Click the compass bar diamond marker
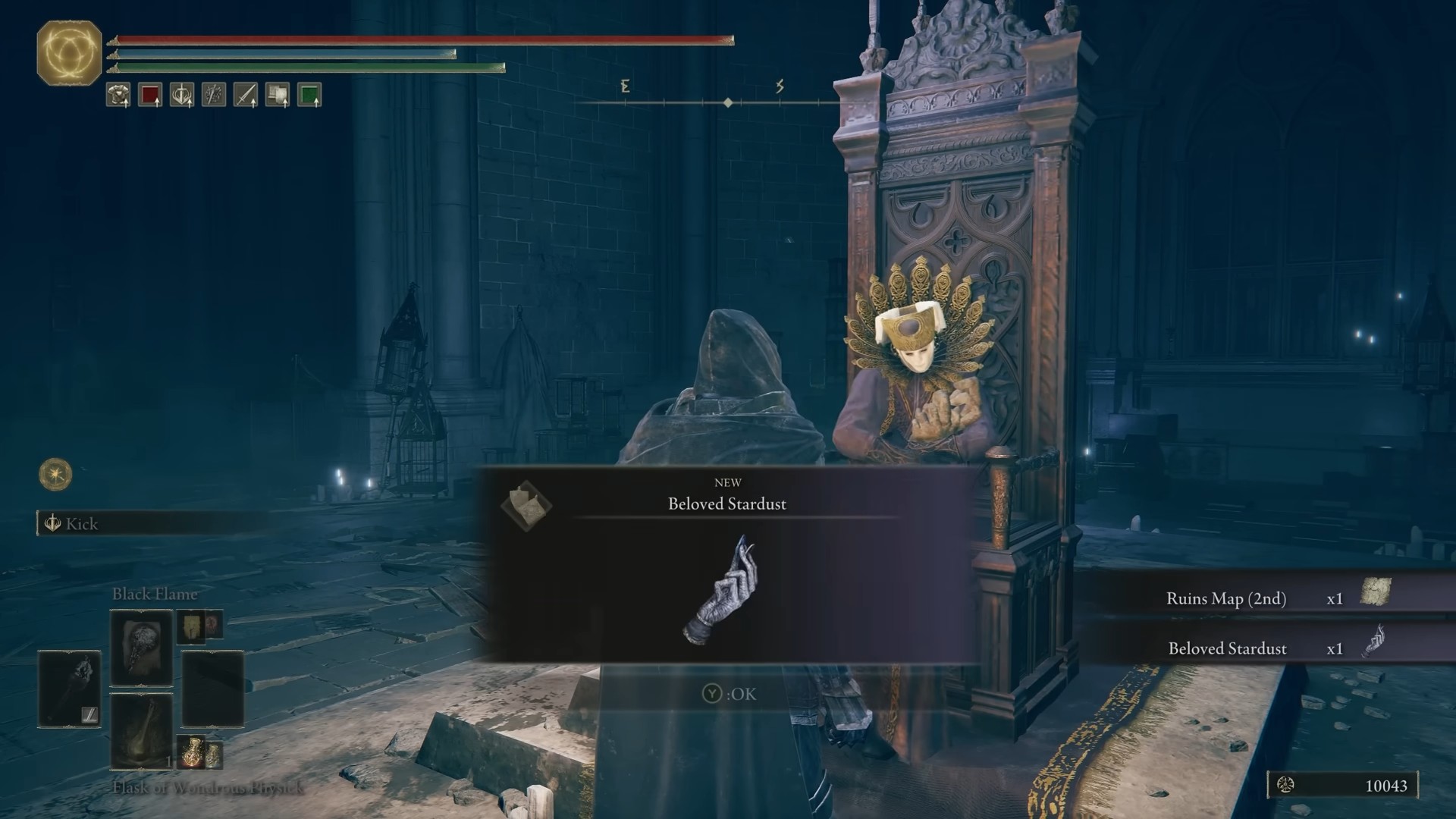The image size is (1456, 819). tap(728, 102)
